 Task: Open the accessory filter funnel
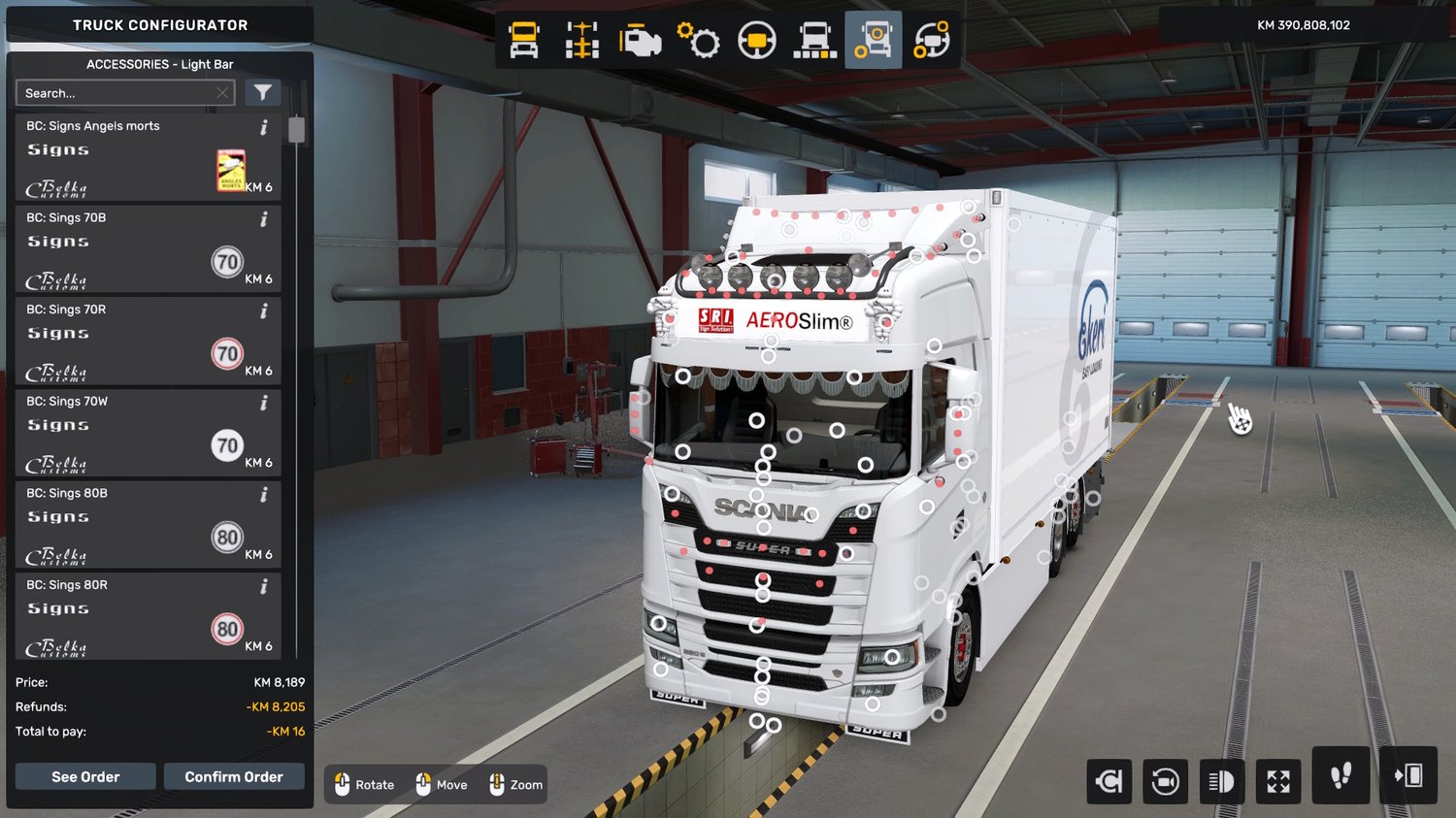262,92
